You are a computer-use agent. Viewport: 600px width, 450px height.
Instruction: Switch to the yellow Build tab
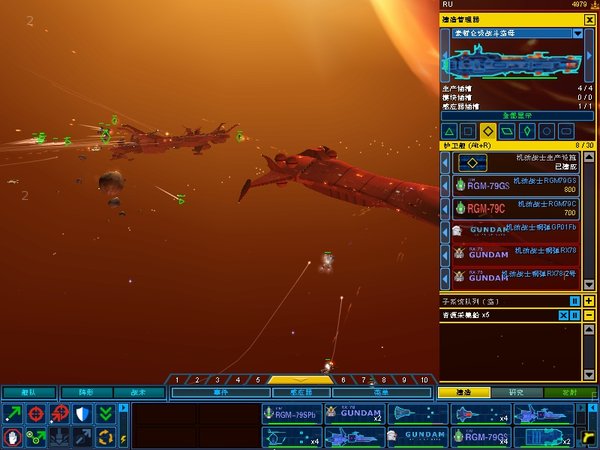click(x=462, y=392)
